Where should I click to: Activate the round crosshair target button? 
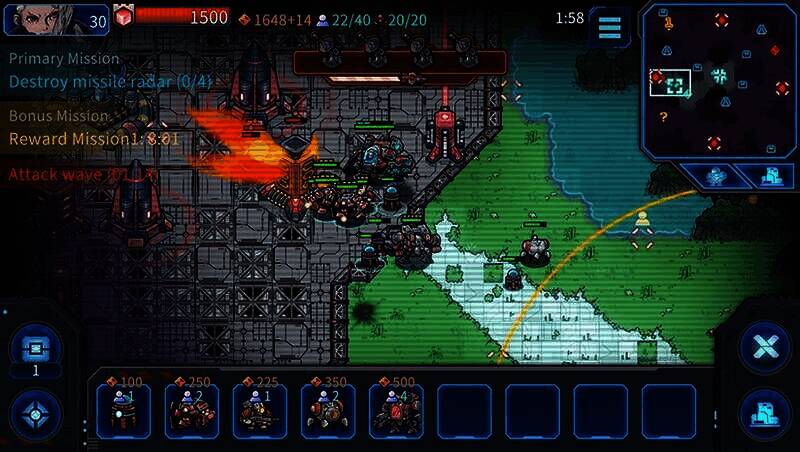(35, 413)
